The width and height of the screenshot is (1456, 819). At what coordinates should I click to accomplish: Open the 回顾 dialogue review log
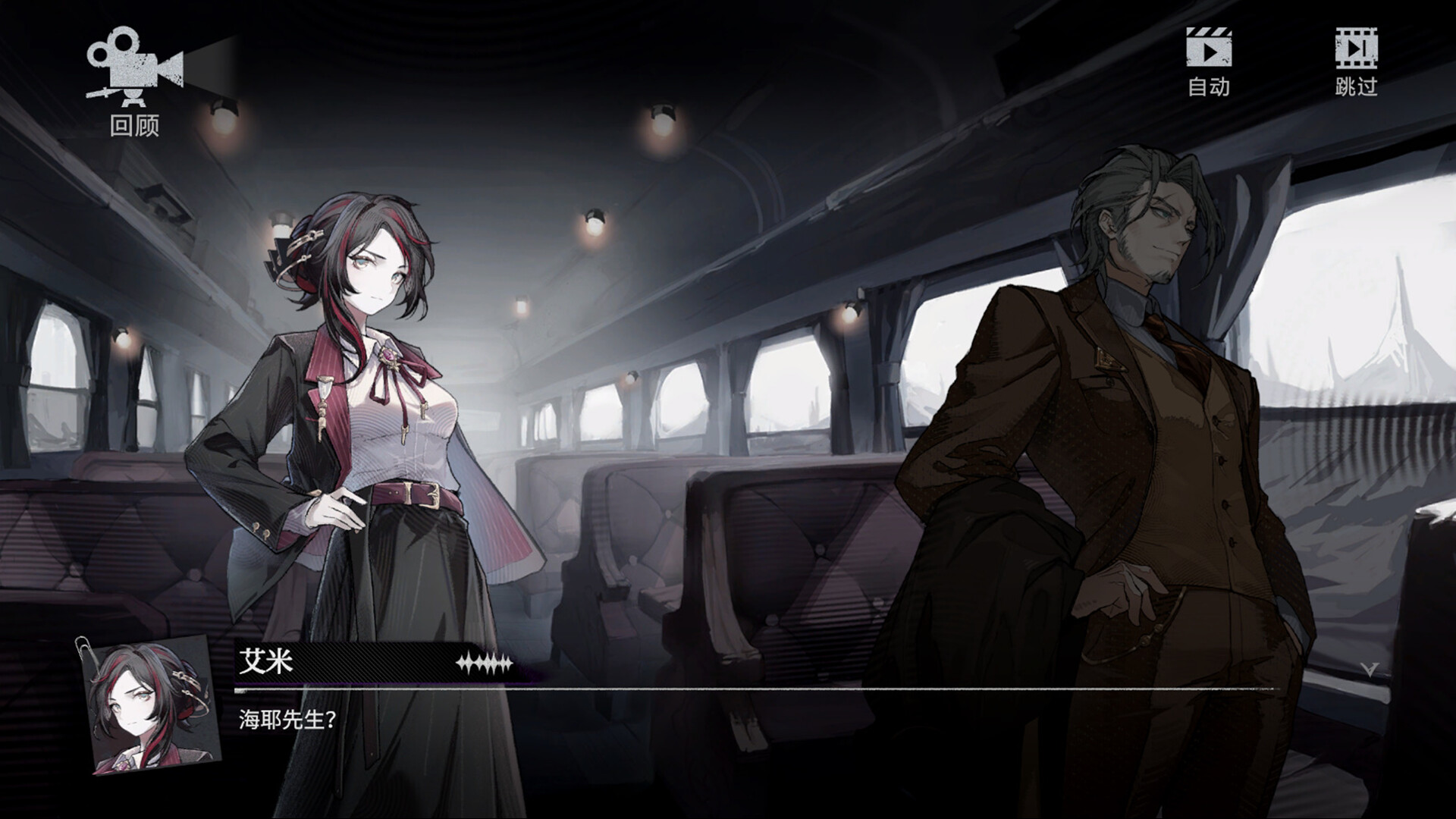pyautogui.click(x=134, y=81)
